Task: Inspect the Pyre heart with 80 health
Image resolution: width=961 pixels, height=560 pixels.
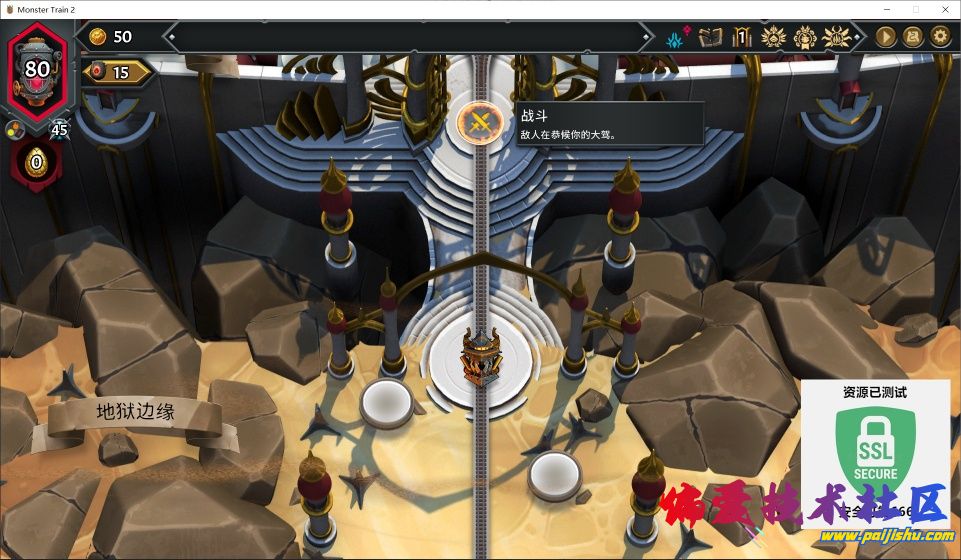Action: point(37,68)
